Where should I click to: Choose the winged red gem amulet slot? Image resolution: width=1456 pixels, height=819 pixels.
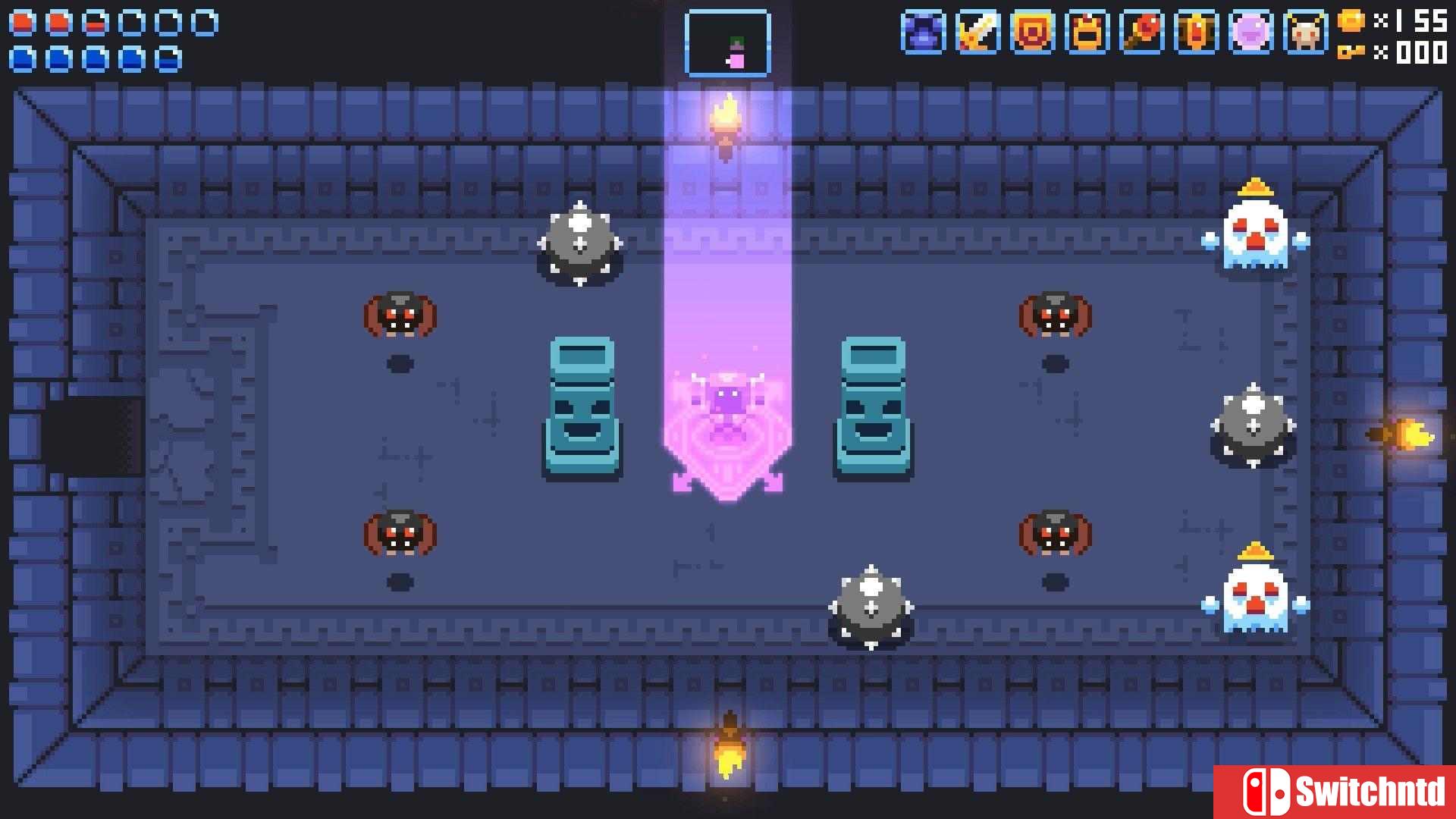pyautogui.click(x=1196, y=33)
